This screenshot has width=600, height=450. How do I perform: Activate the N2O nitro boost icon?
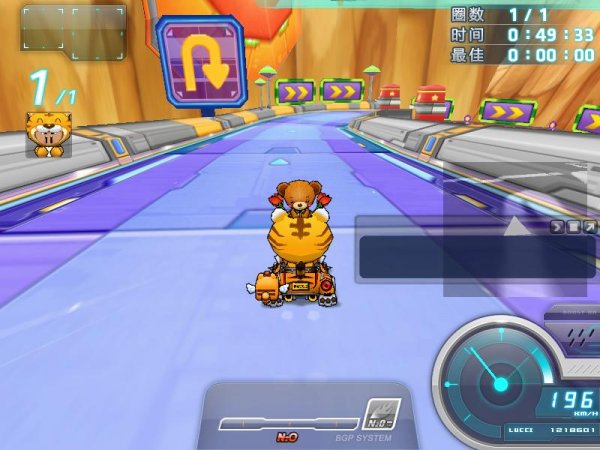(381, 413)
